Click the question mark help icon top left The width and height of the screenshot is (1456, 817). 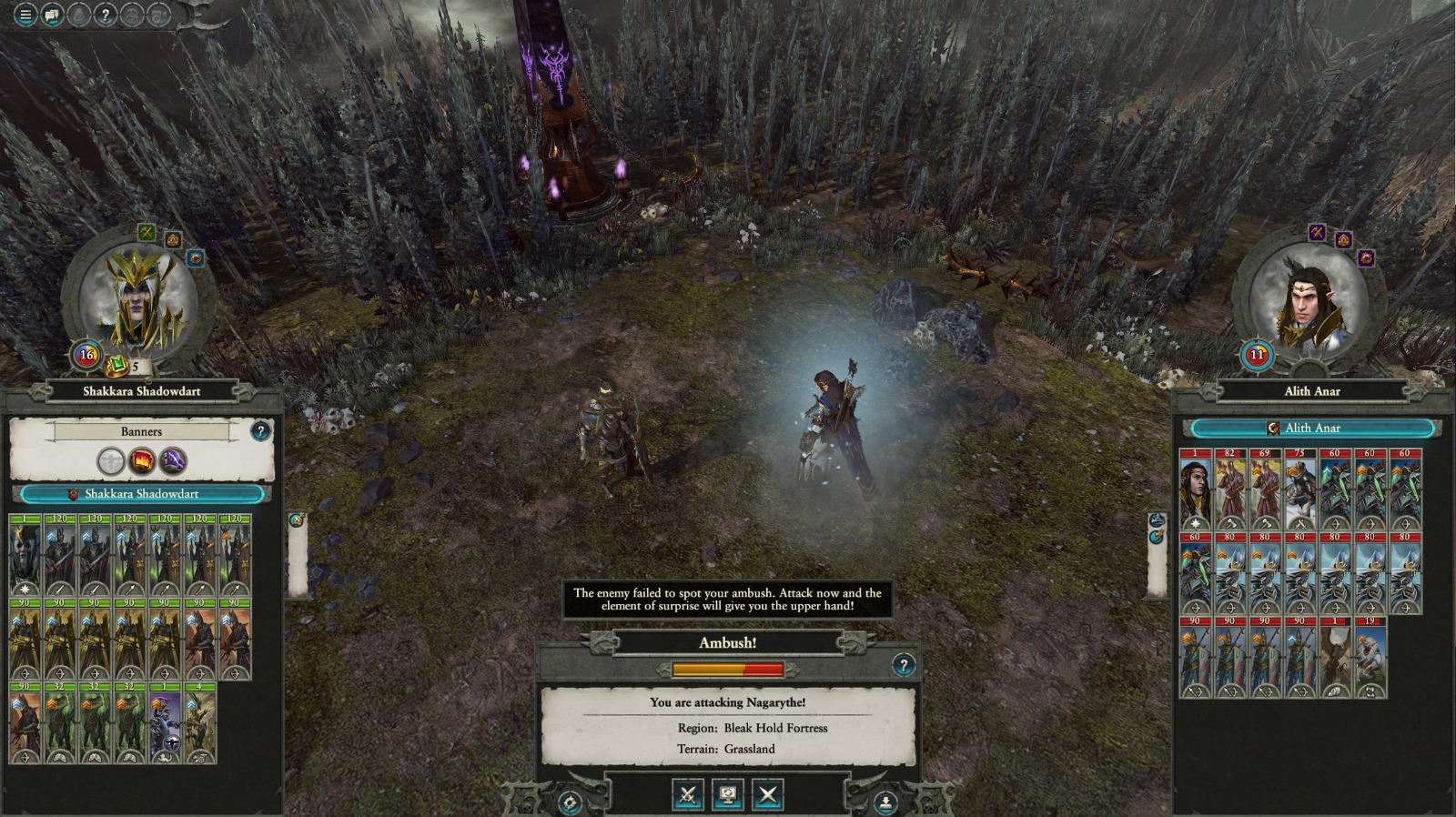coord(105,14)
